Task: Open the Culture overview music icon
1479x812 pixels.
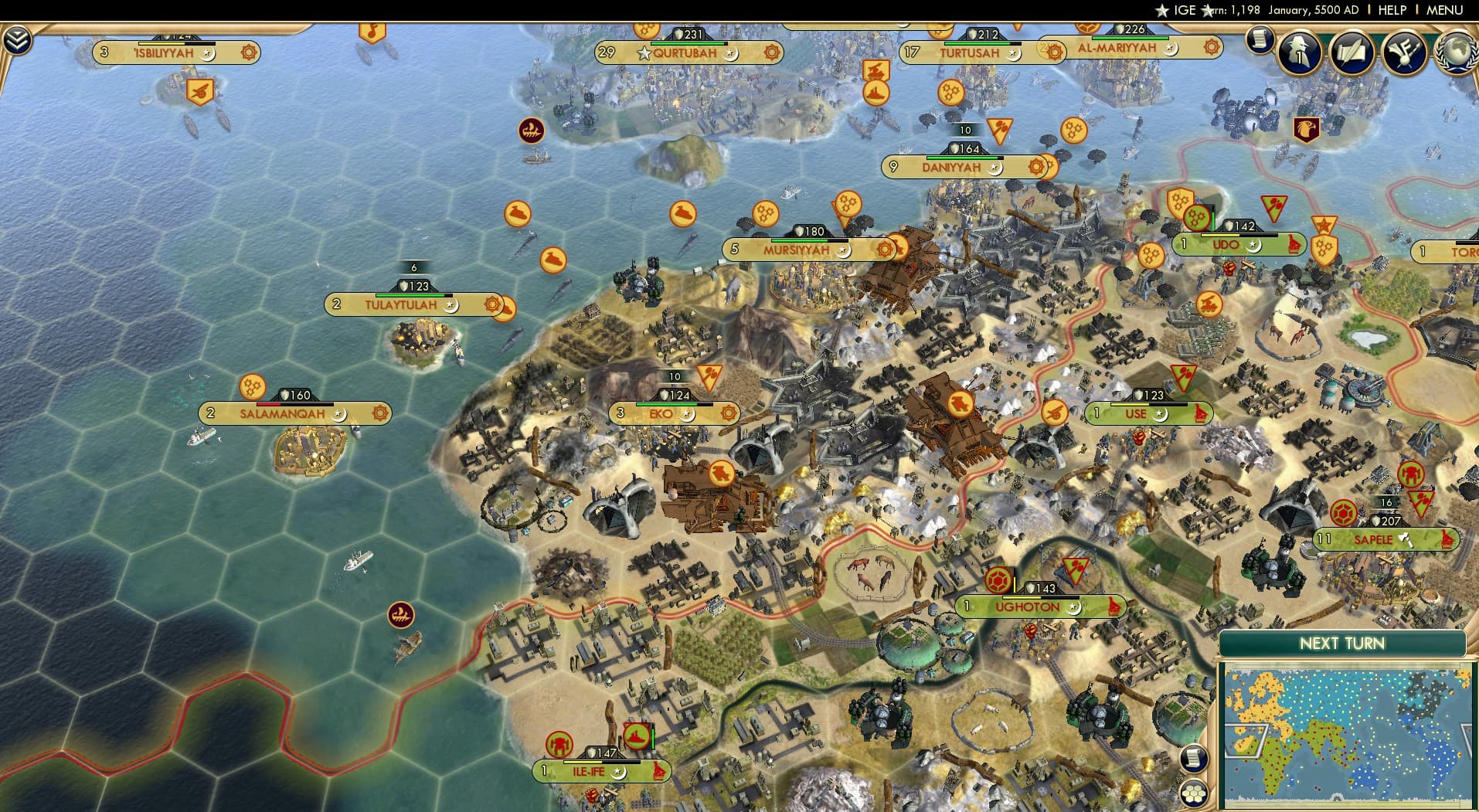Action: coord(1406,51)
